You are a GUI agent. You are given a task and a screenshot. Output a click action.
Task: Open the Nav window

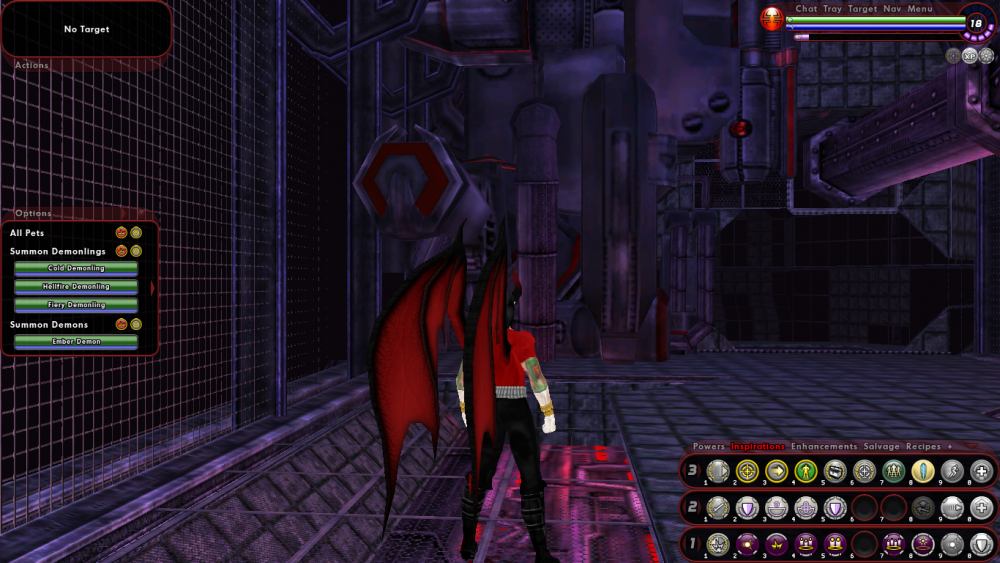click(x=892, y=9)
